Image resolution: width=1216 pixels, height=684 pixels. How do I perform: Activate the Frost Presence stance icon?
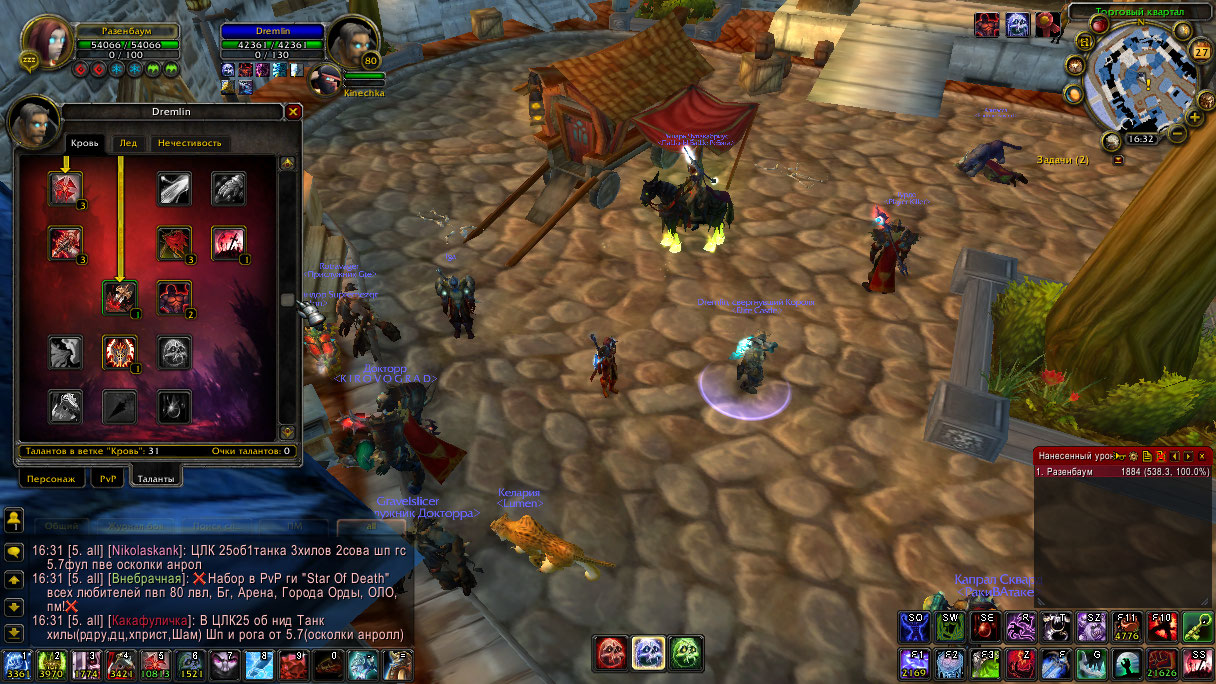(647, 653)
